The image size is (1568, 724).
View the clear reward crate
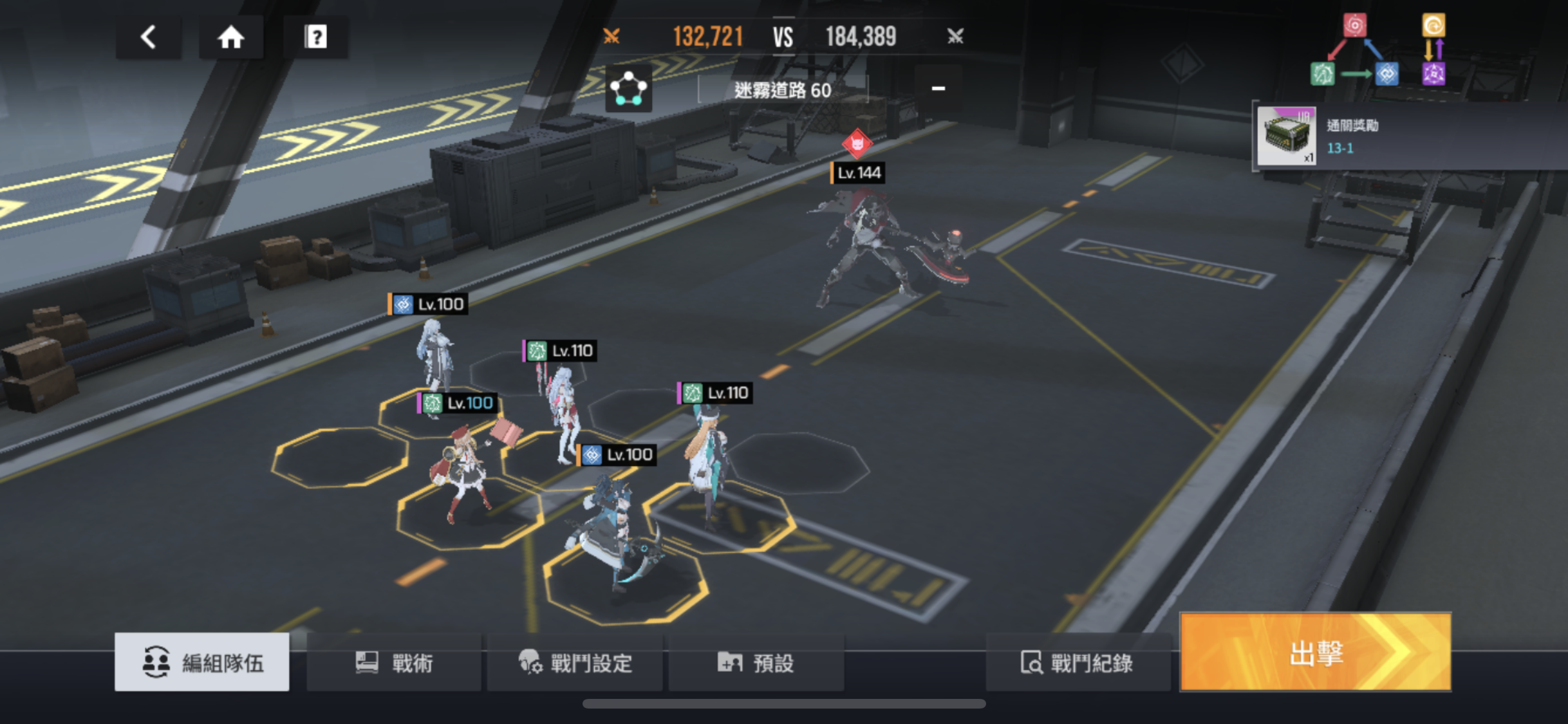[x=1286, y=136]
